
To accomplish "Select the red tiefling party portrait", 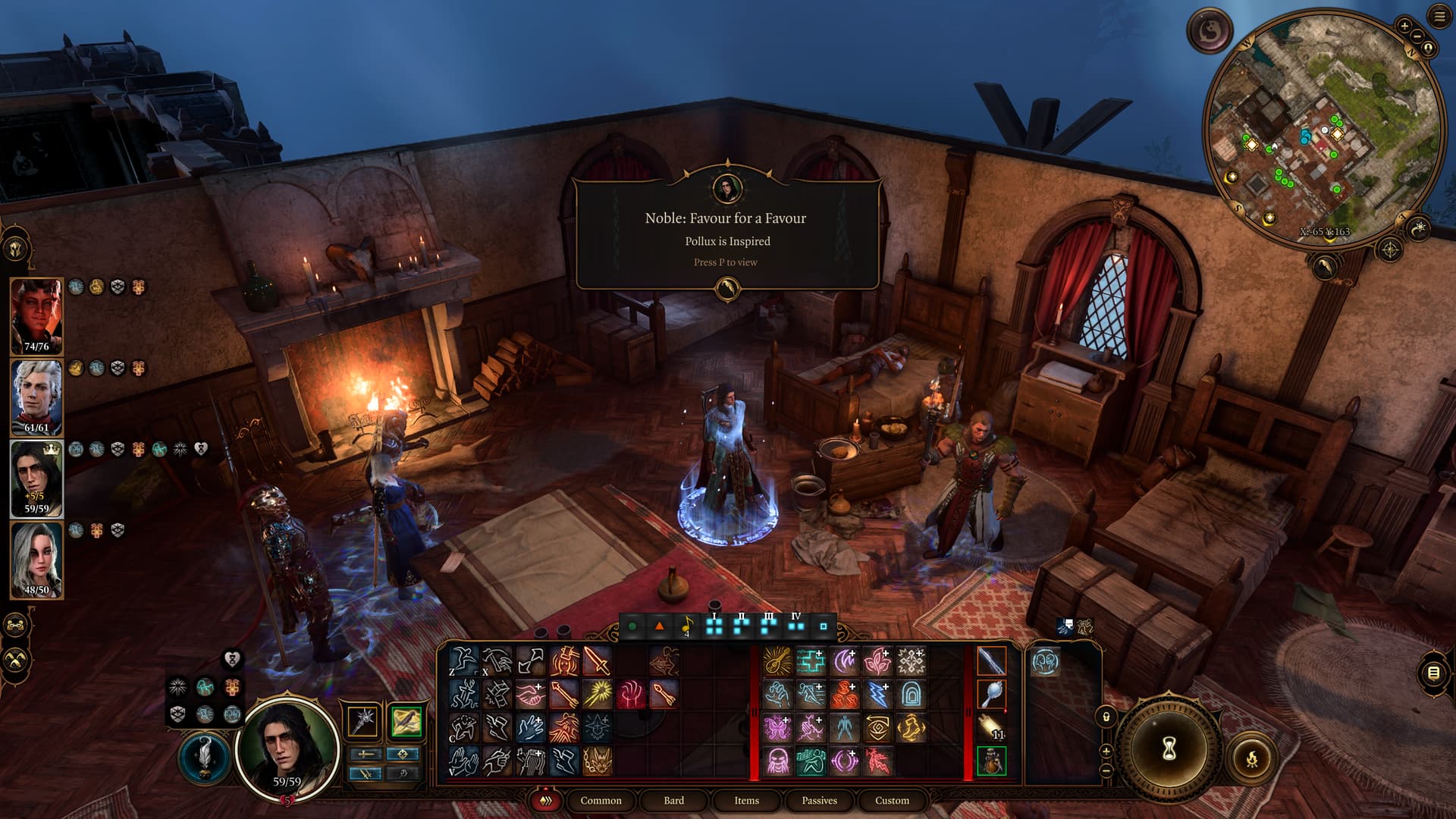I will pos(36,315).
